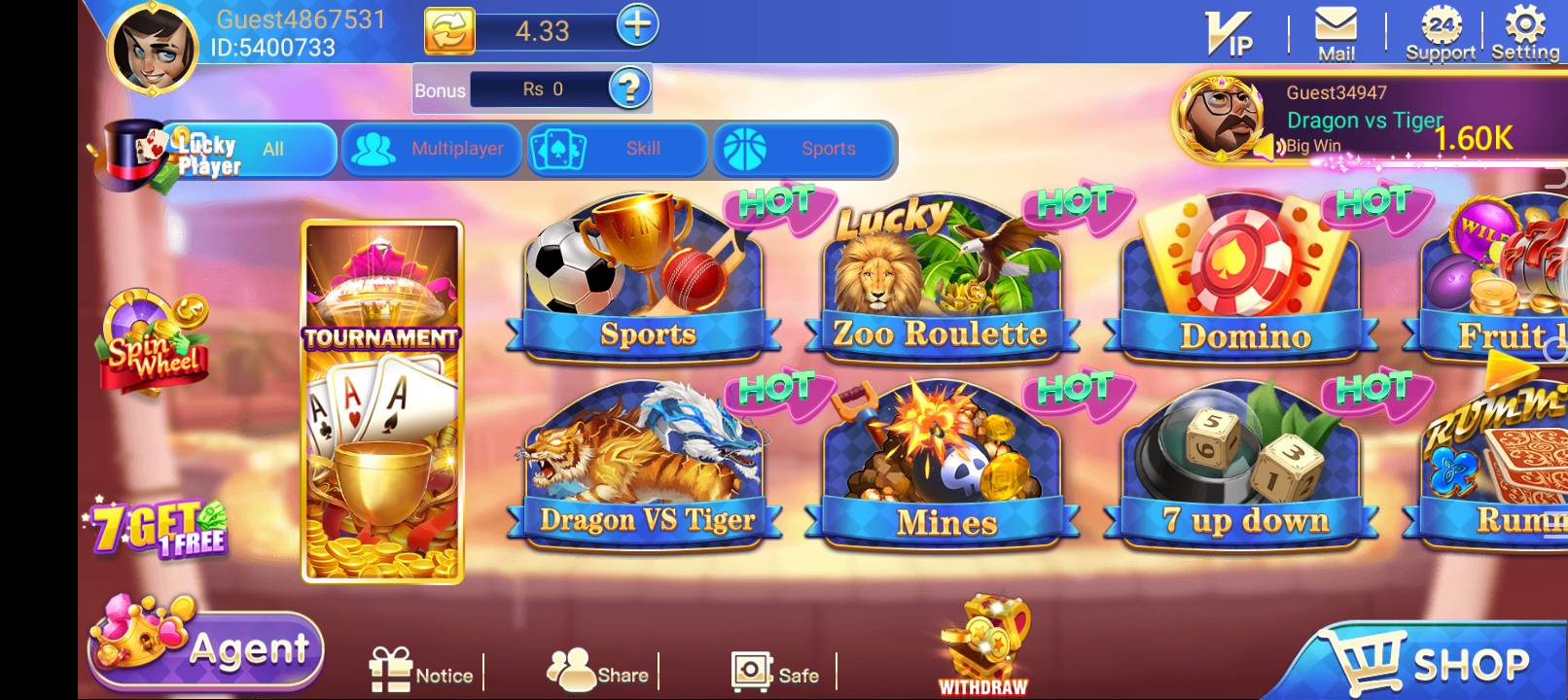This screenshot has height=700, width=1568.
Task: Open the Mail inbox
Action: pyautogui.click(x=1333, y=29)
